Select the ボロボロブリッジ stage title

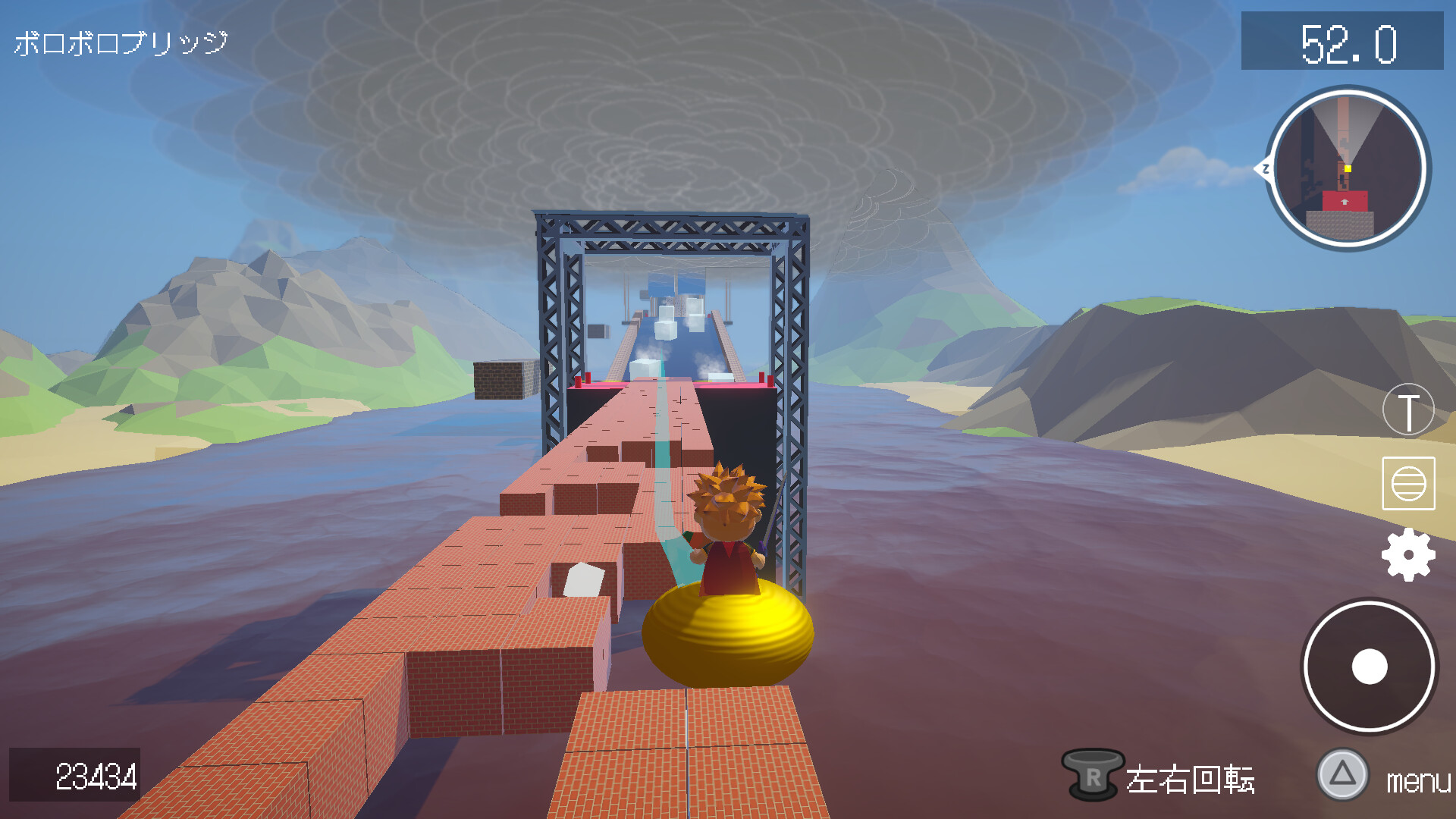pos(118,42)
